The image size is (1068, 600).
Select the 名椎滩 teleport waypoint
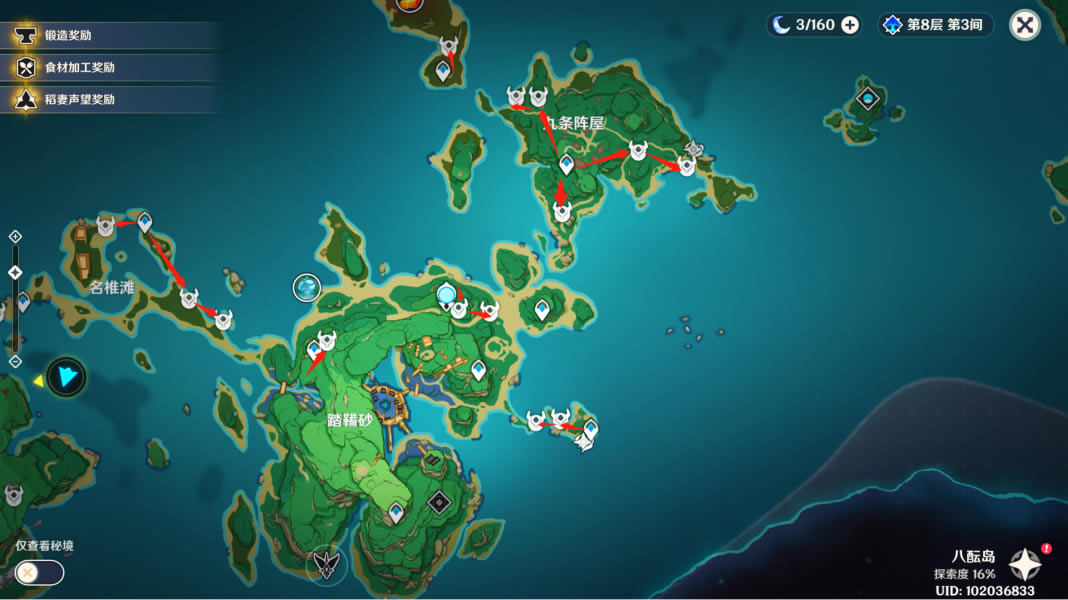(145, 222)
